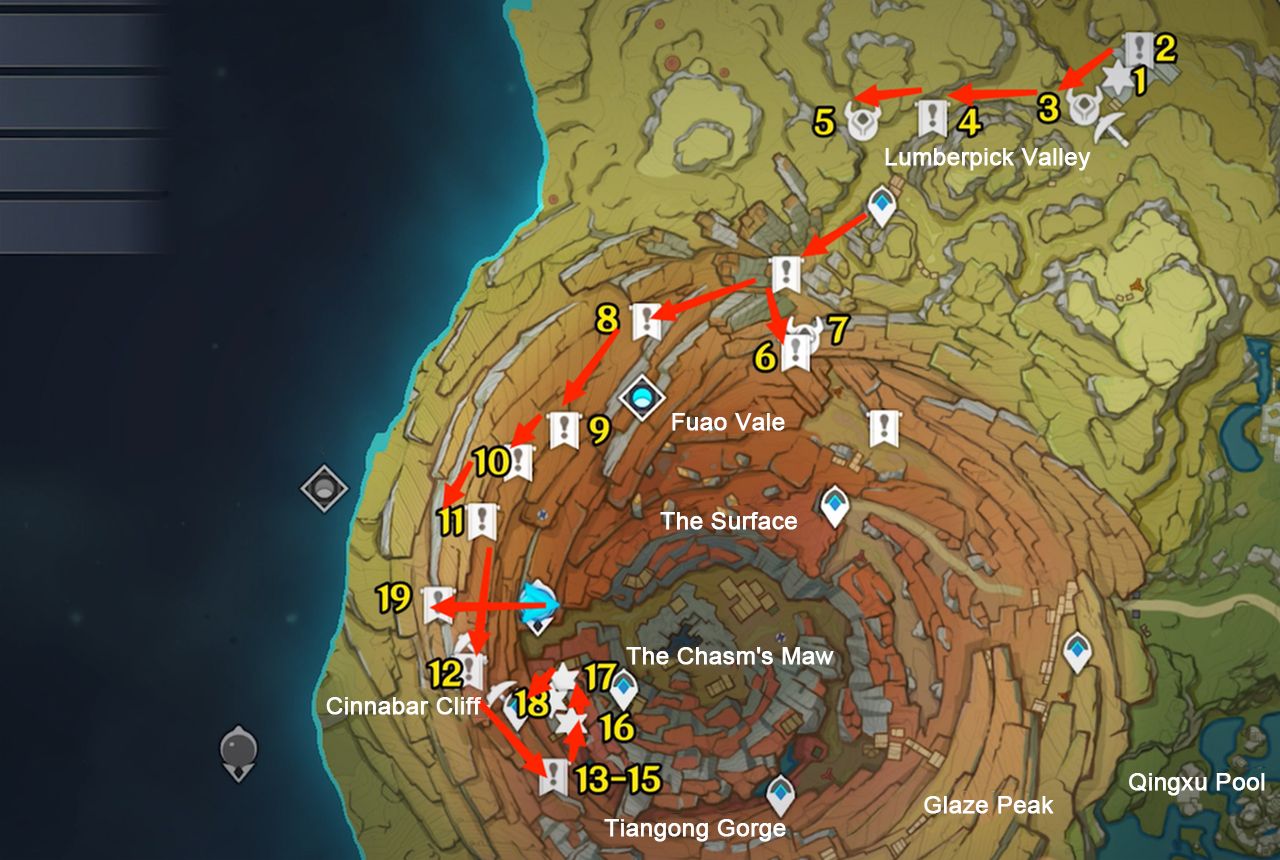This screenshot has width=1280, height=860.
Task: Click the Tiangong Gorge location label
Action: coord(695,829)
